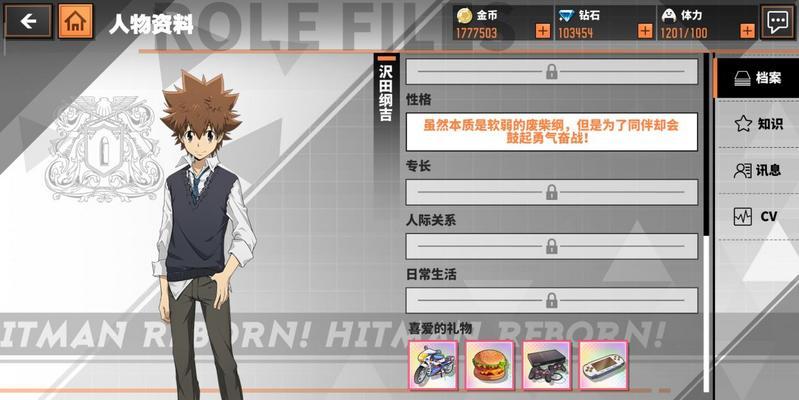
Task: Show the CV tab
Action: point(757,216)
